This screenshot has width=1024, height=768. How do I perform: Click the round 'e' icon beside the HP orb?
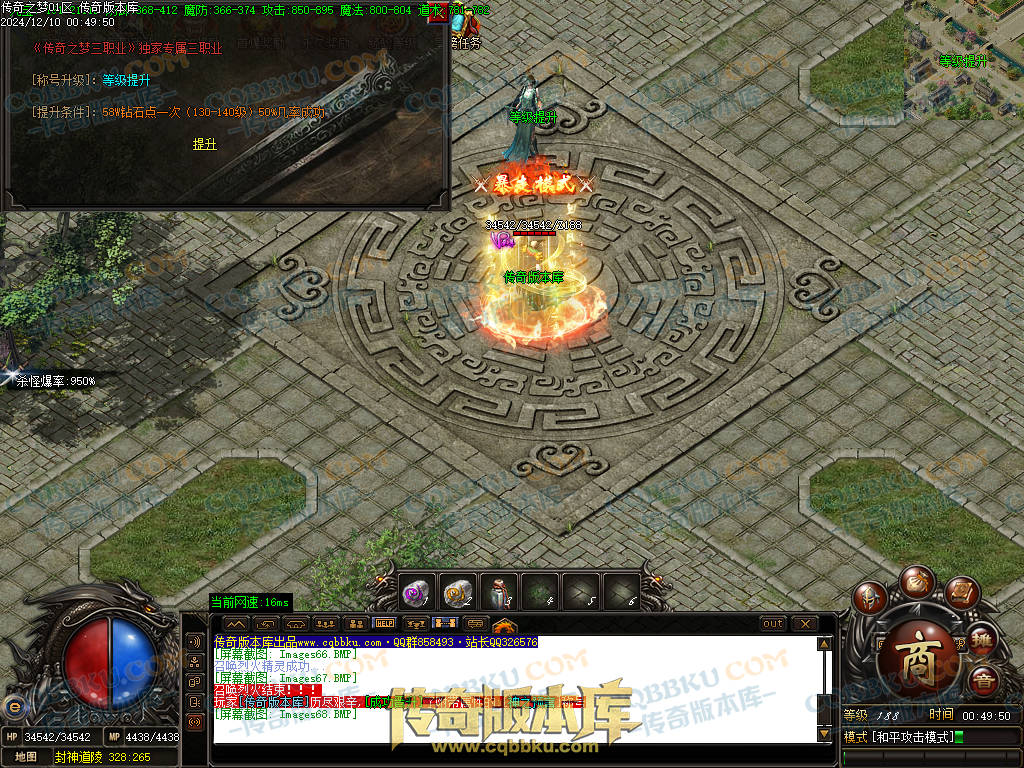14,707
